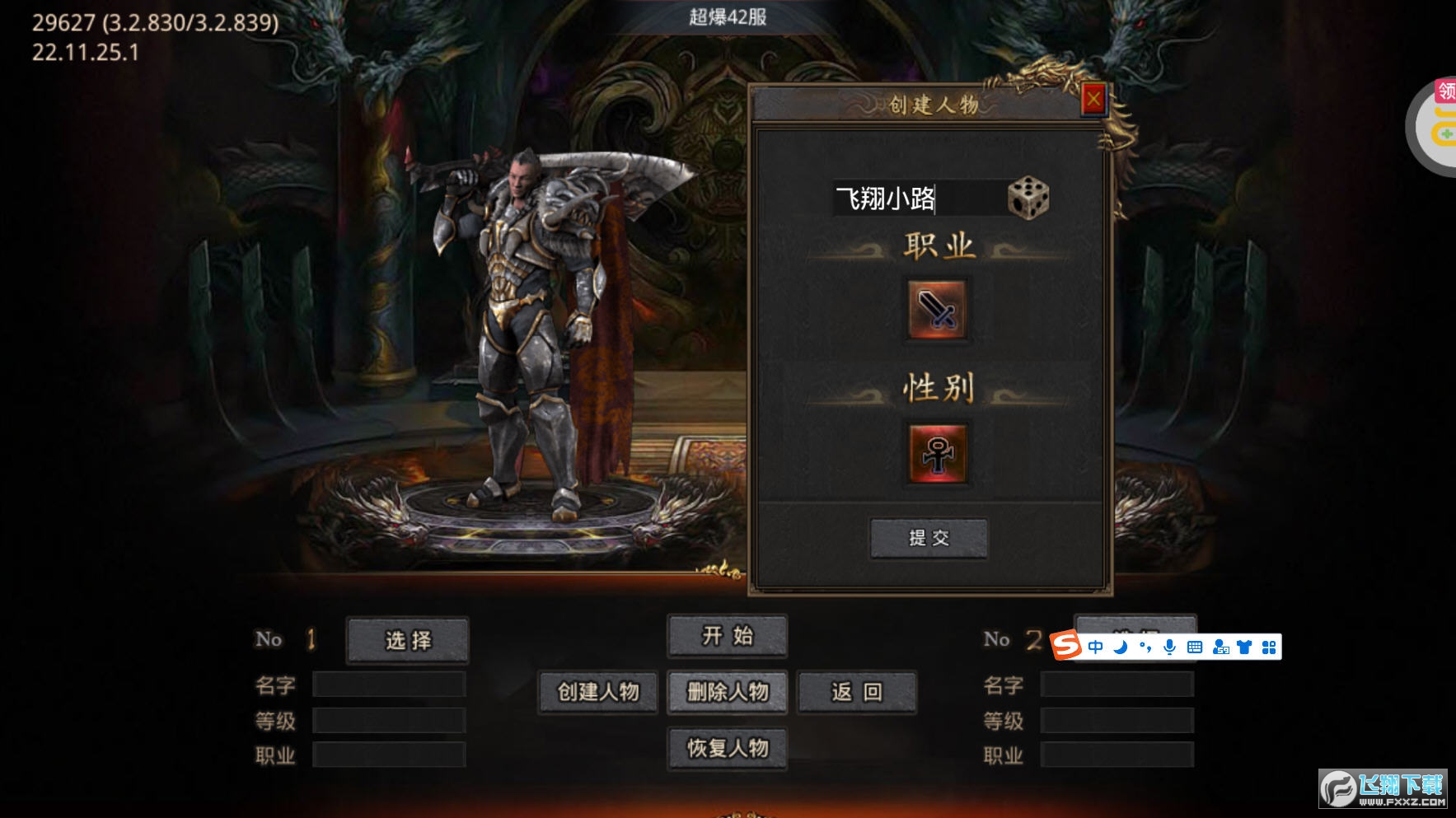Roll the dice for a random name

coord(1028,199)
